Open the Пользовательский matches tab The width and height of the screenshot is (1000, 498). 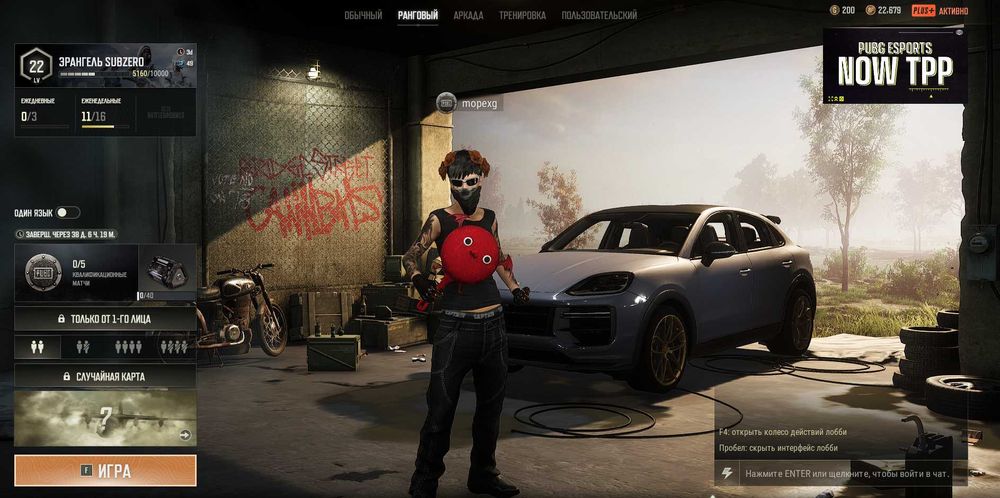coord(599,15)
